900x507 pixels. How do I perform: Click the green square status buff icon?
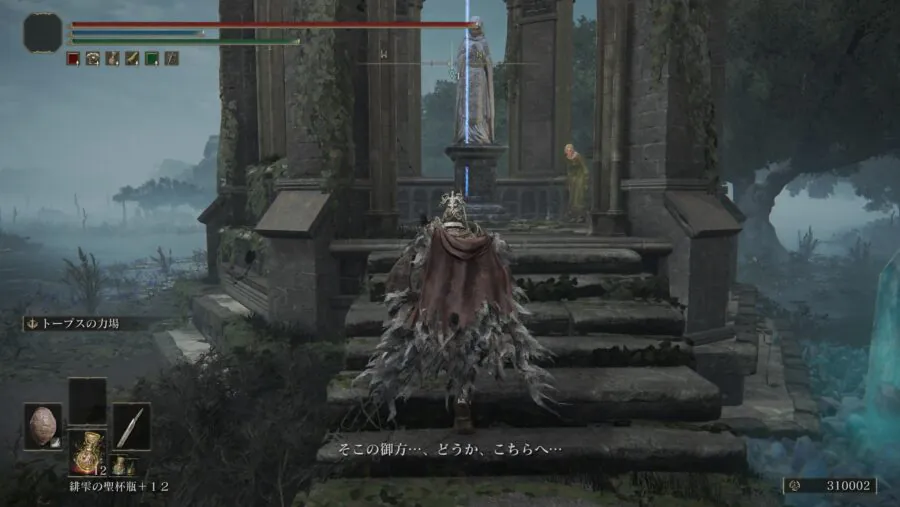click(151, 59)
